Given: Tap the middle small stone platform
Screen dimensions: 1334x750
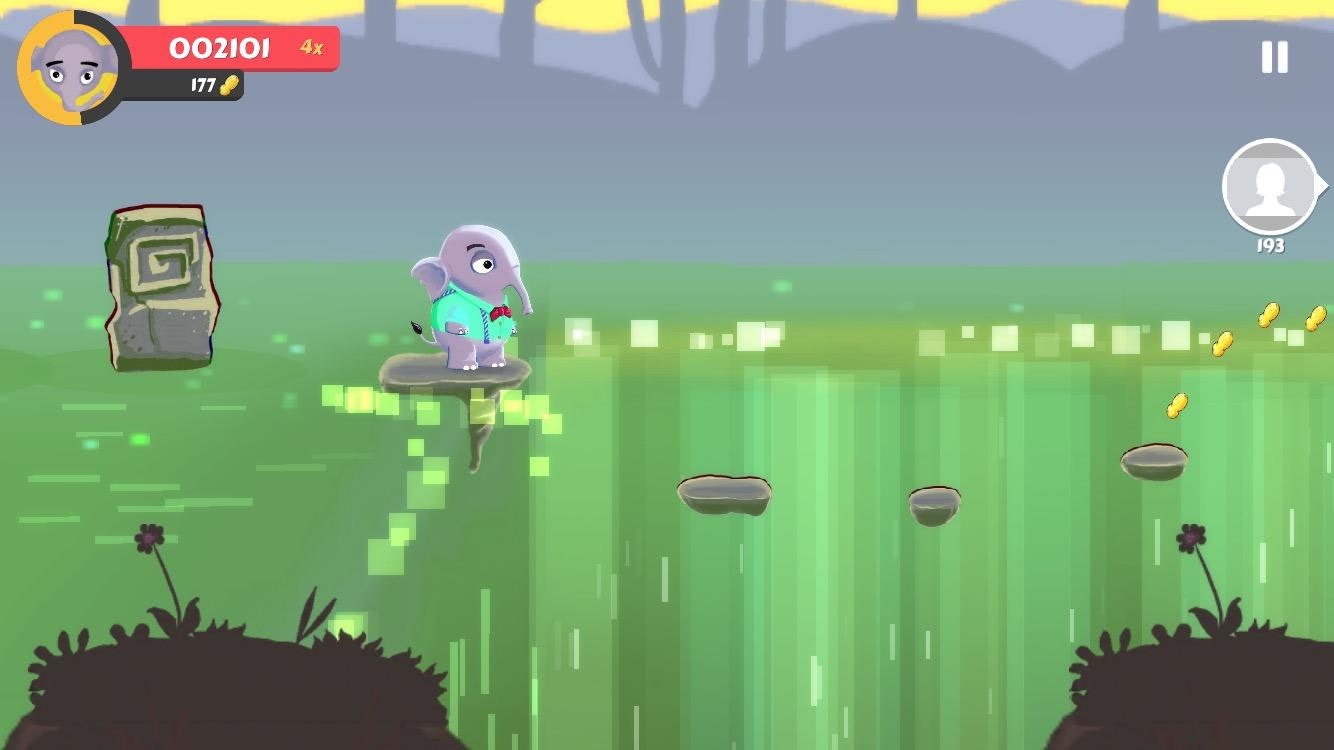Looking at the screenshot, I should [x=934, y=508].
